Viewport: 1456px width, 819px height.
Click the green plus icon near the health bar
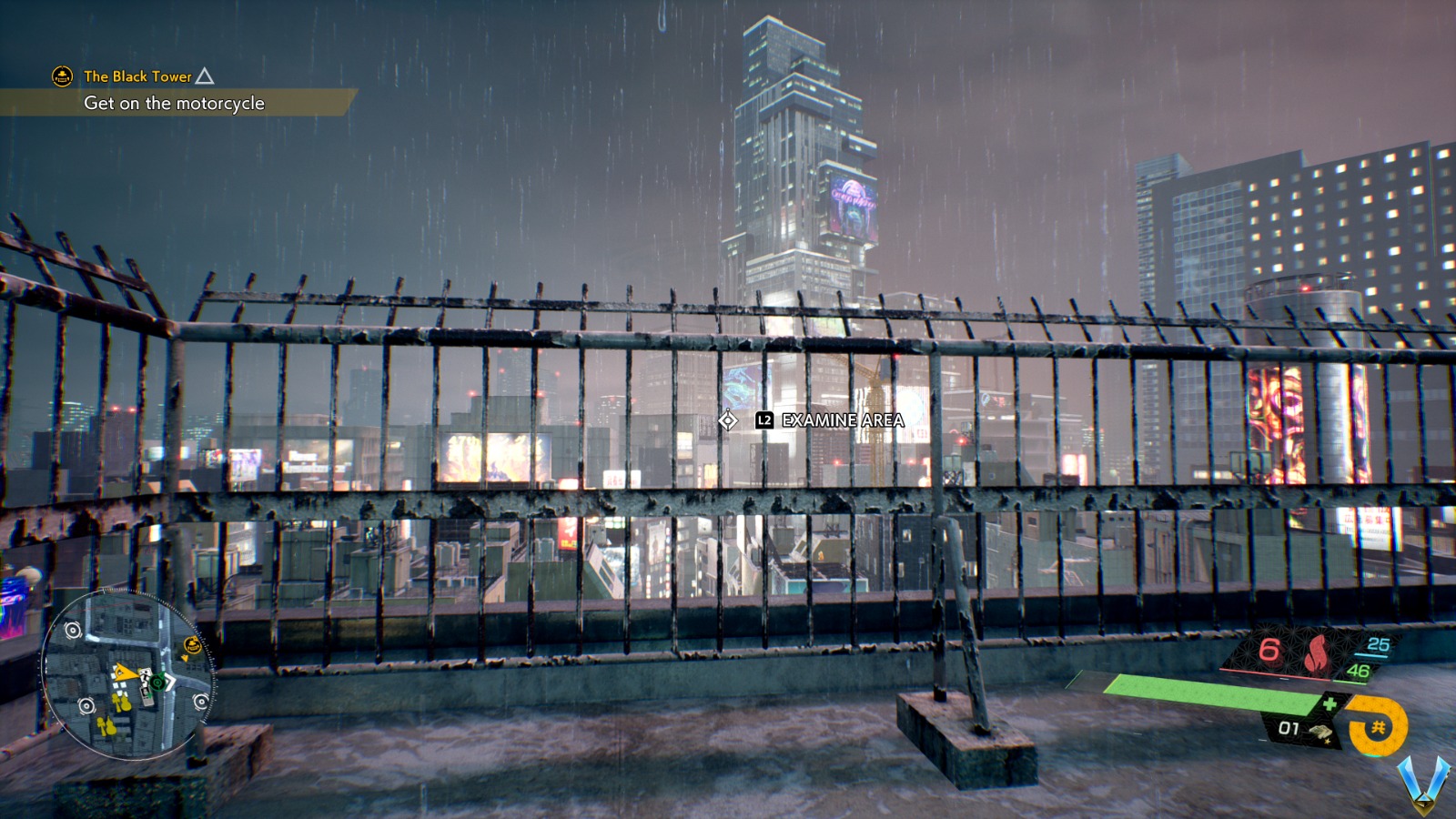click(x=1329, y=703)
